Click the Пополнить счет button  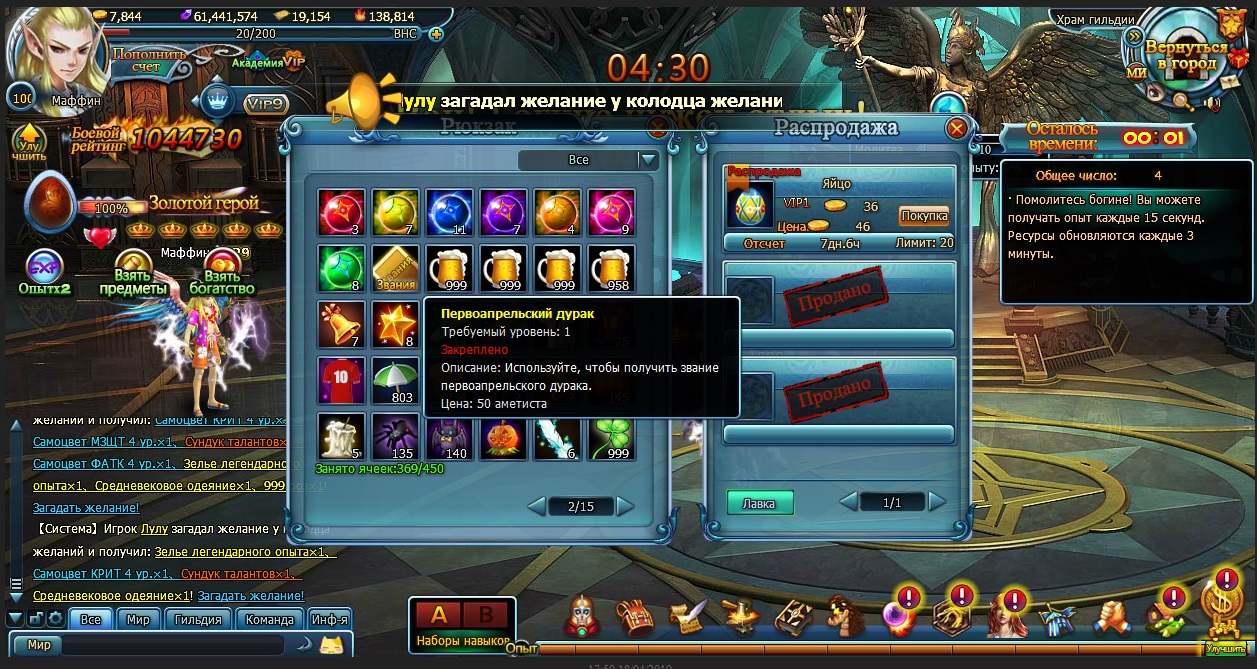click(149, 60)
